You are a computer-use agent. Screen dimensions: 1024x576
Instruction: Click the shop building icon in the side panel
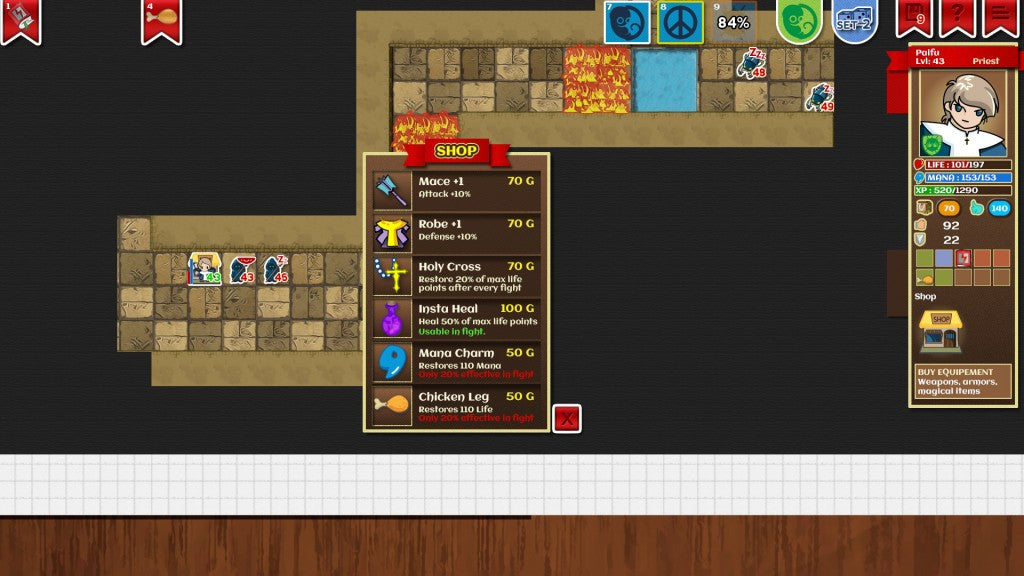click(x=940, y=331)
